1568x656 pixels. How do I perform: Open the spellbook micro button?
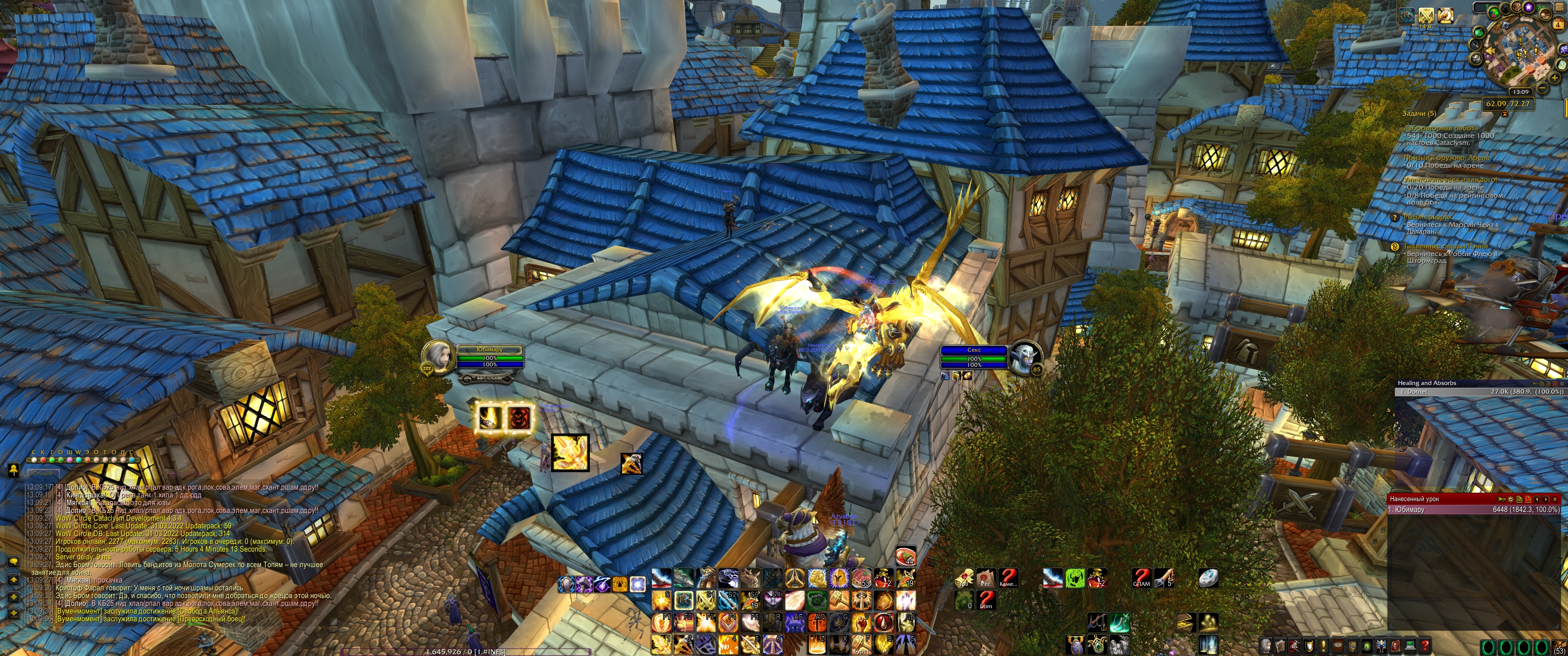coord(1279,645)
